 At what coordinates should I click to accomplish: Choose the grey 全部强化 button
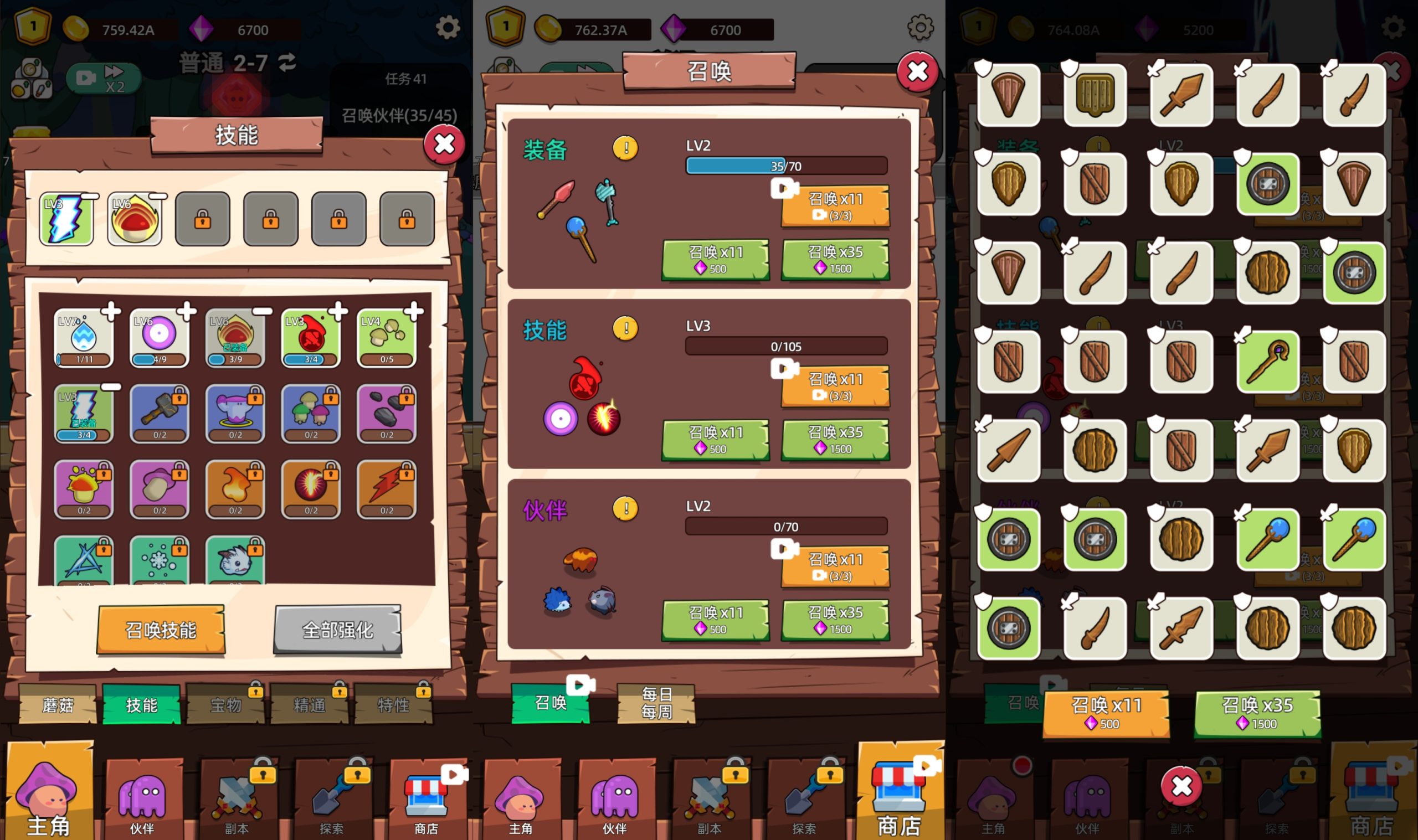(x=337, y=630)
